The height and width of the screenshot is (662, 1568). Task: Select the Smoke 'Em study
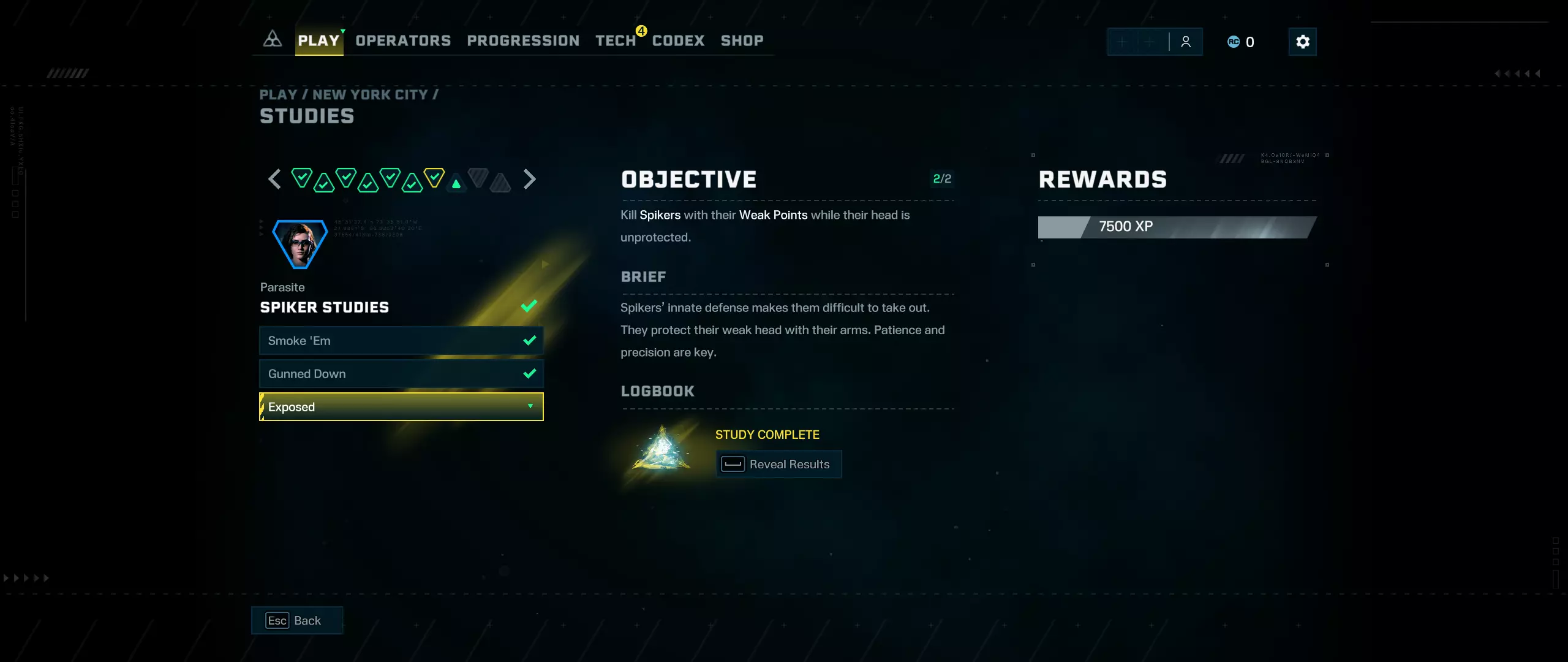(401, 341)
